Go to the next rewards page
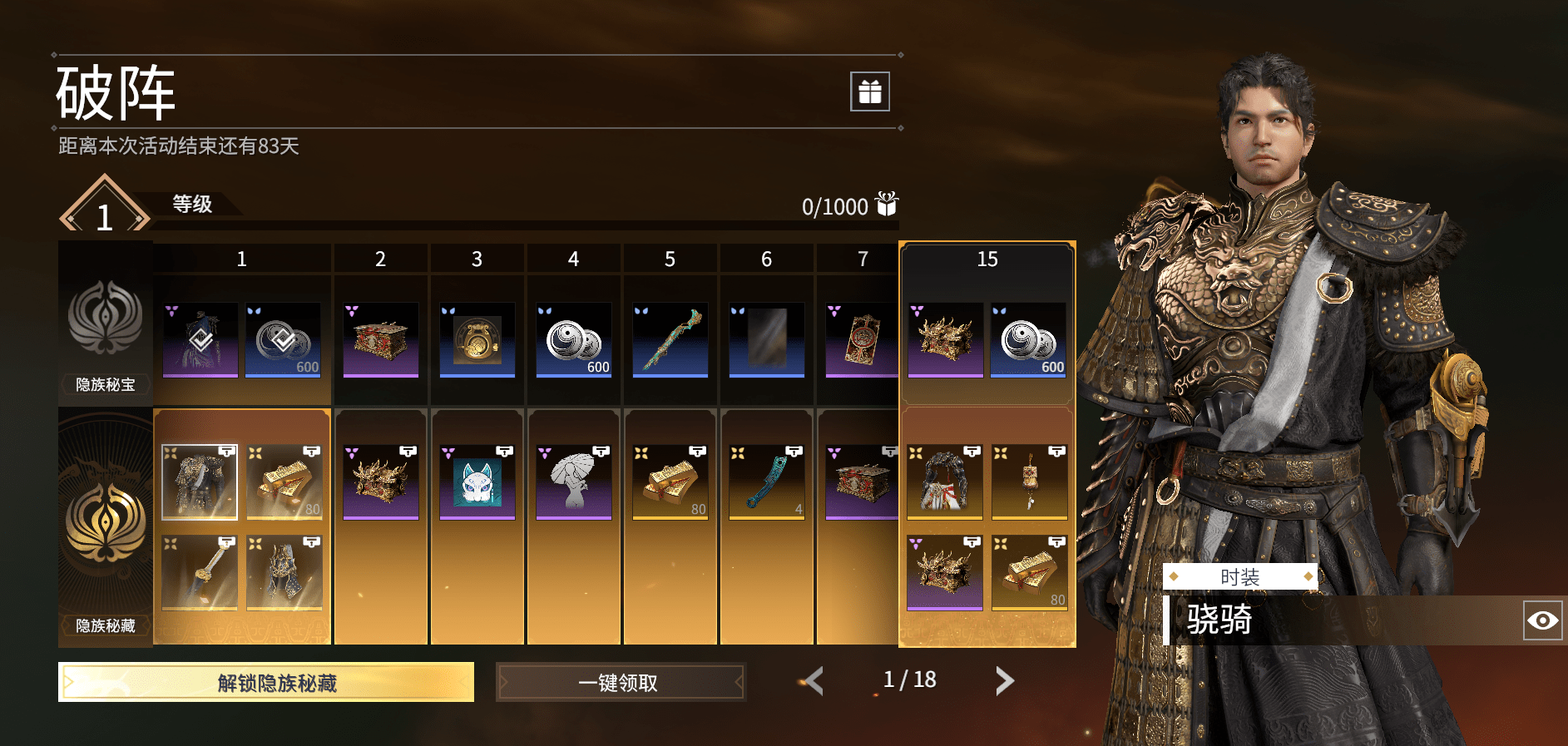The image size is (1568, 746). pyautogui.click(x=1005, y=681)
